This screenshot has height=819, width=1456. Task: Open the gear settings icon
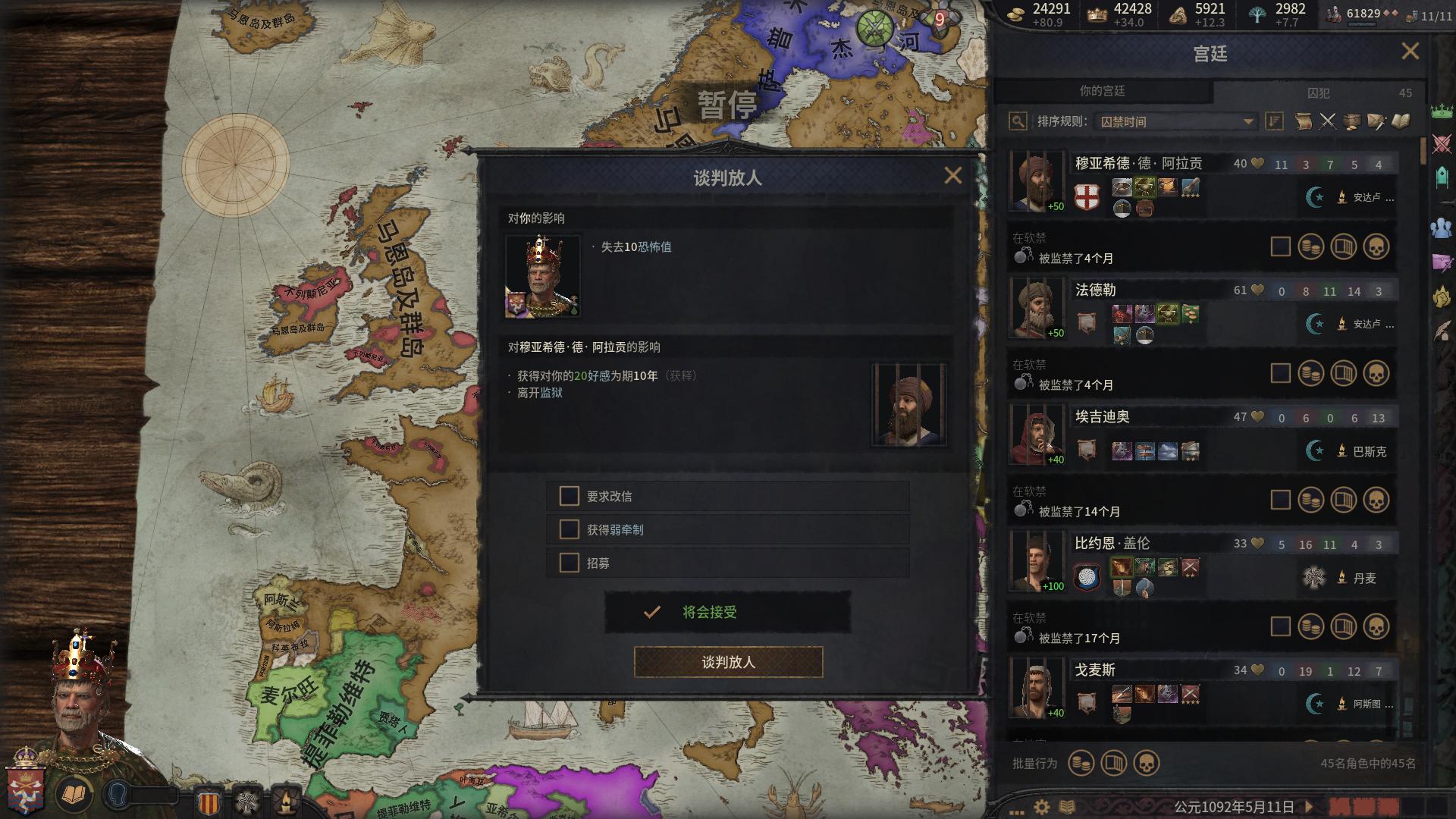tap(1042, 807)
